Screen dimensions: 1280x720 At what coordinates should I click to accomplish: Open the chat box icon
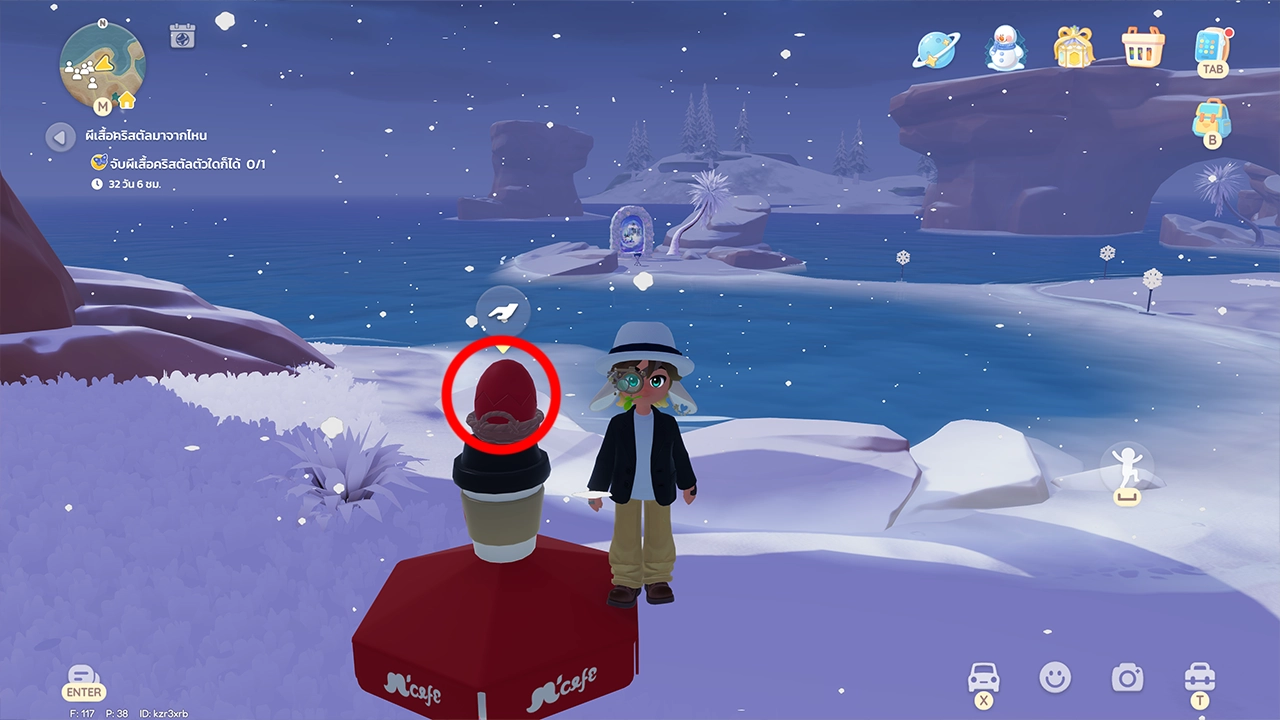click(84, 676)
